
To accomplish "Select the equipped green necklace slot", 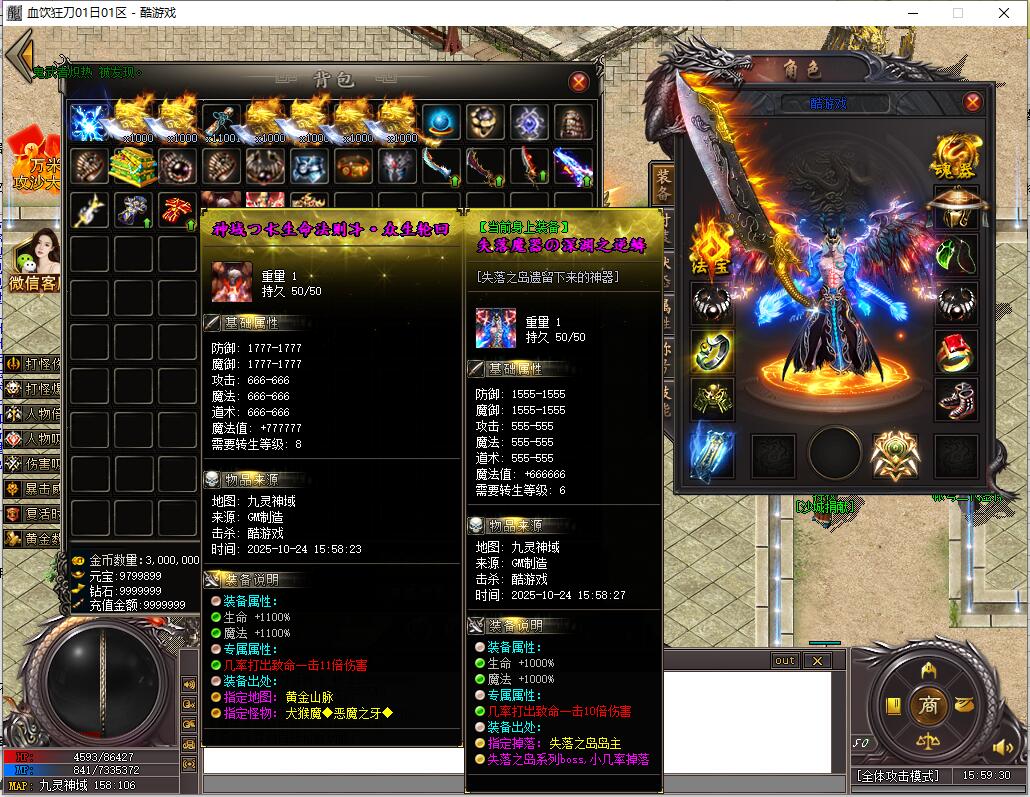I will (955, 256).
